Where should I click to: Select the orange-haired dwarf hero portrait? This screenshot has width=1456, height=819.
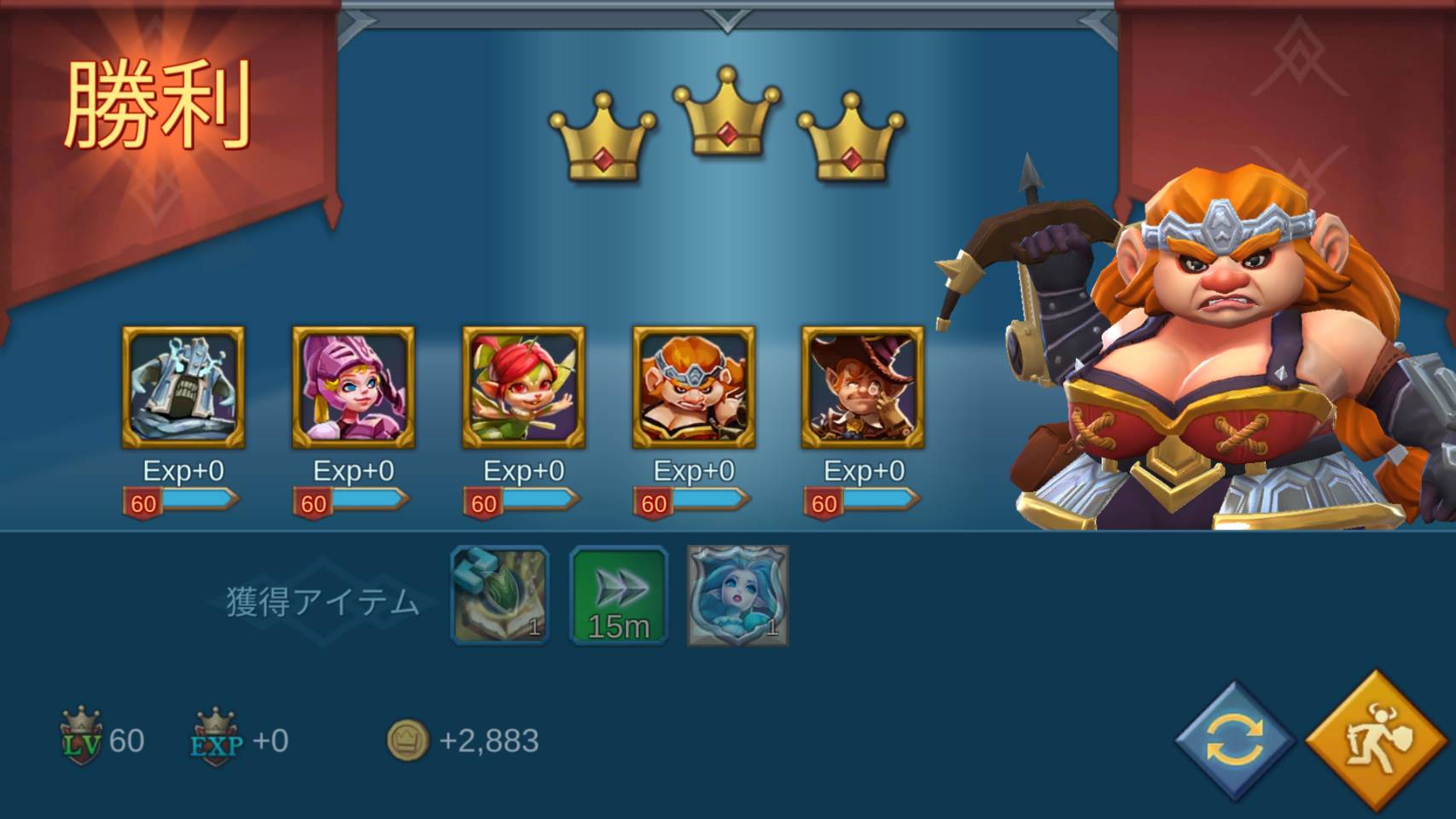pyautogui.click(x=693, y=387)
